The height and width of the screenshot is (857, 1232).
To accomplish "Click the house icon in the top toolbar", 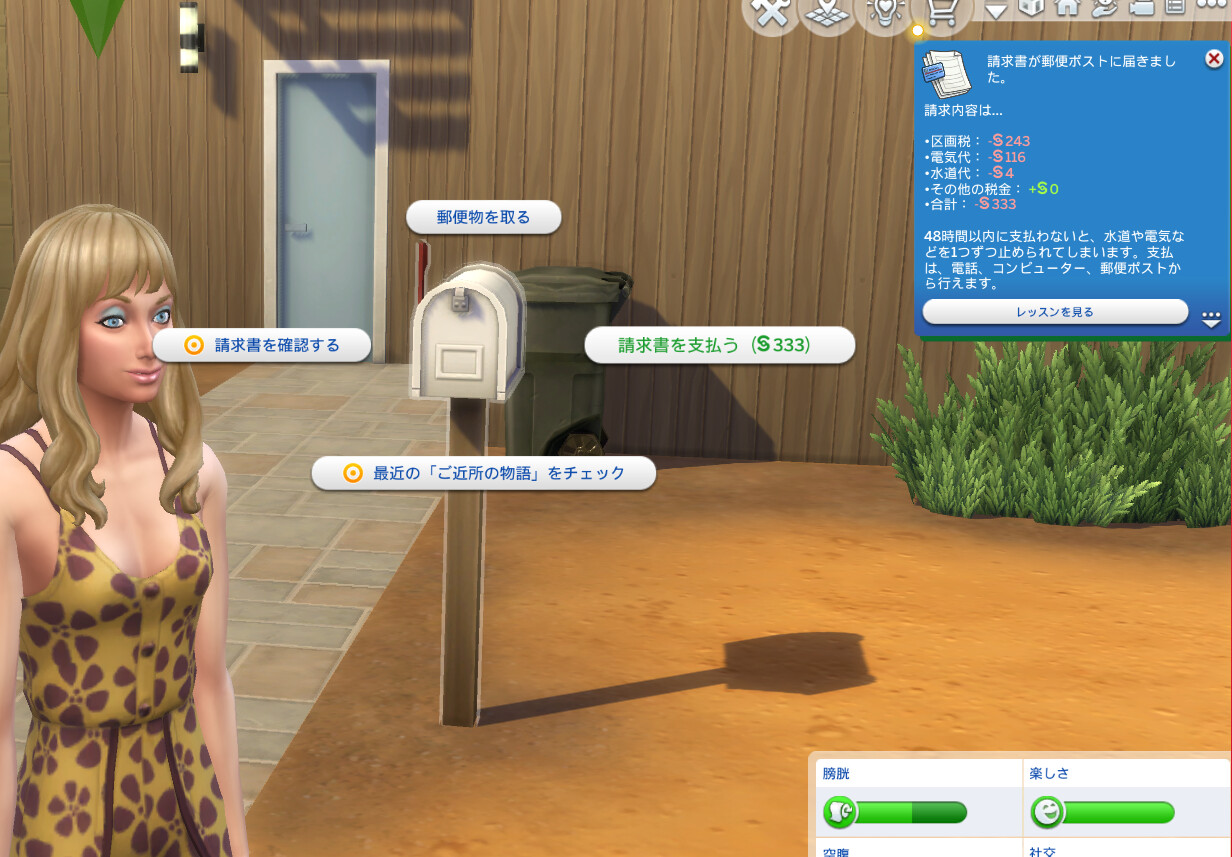I will pos(1068,8).
